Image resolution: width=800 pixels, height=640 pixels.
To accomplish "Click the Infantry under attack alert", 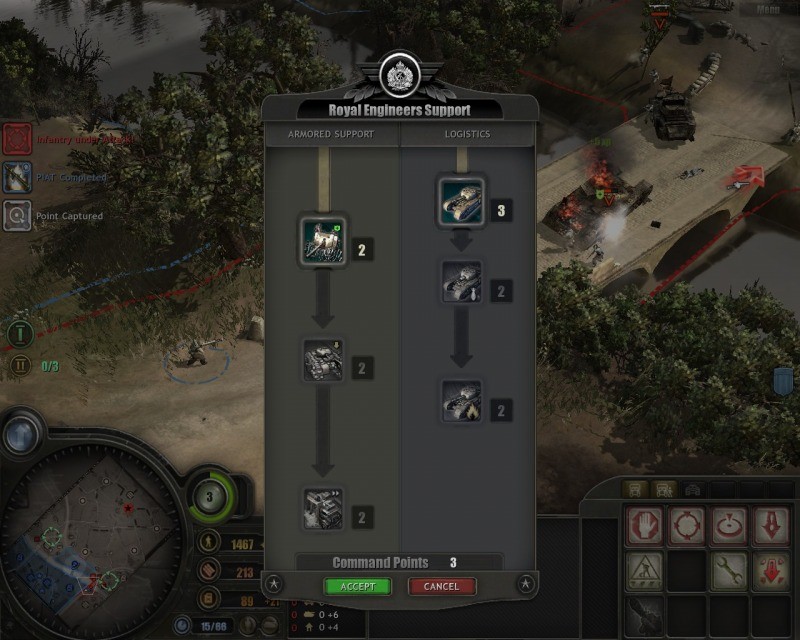I will pyautogui.click(x=16, y=139).
